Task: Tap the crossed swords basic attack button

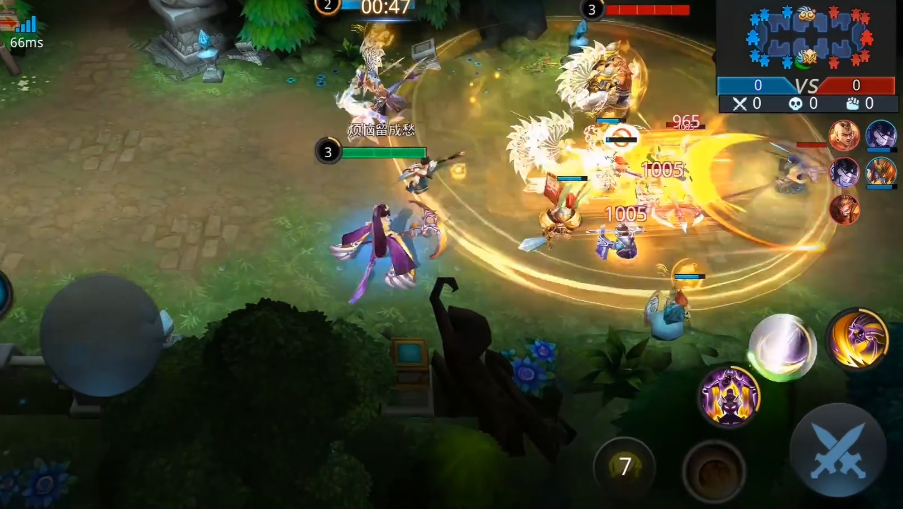Action: (838, 451)
